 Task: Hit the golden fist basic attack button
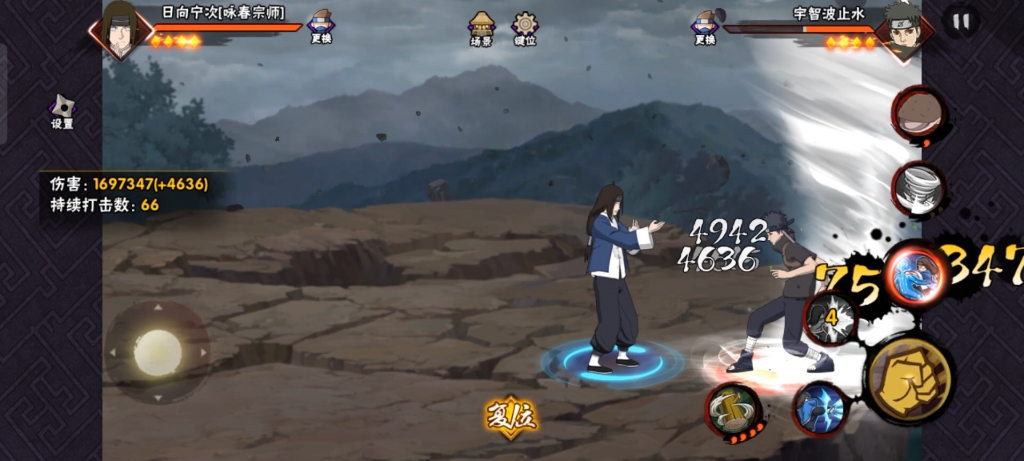[909, 380]
